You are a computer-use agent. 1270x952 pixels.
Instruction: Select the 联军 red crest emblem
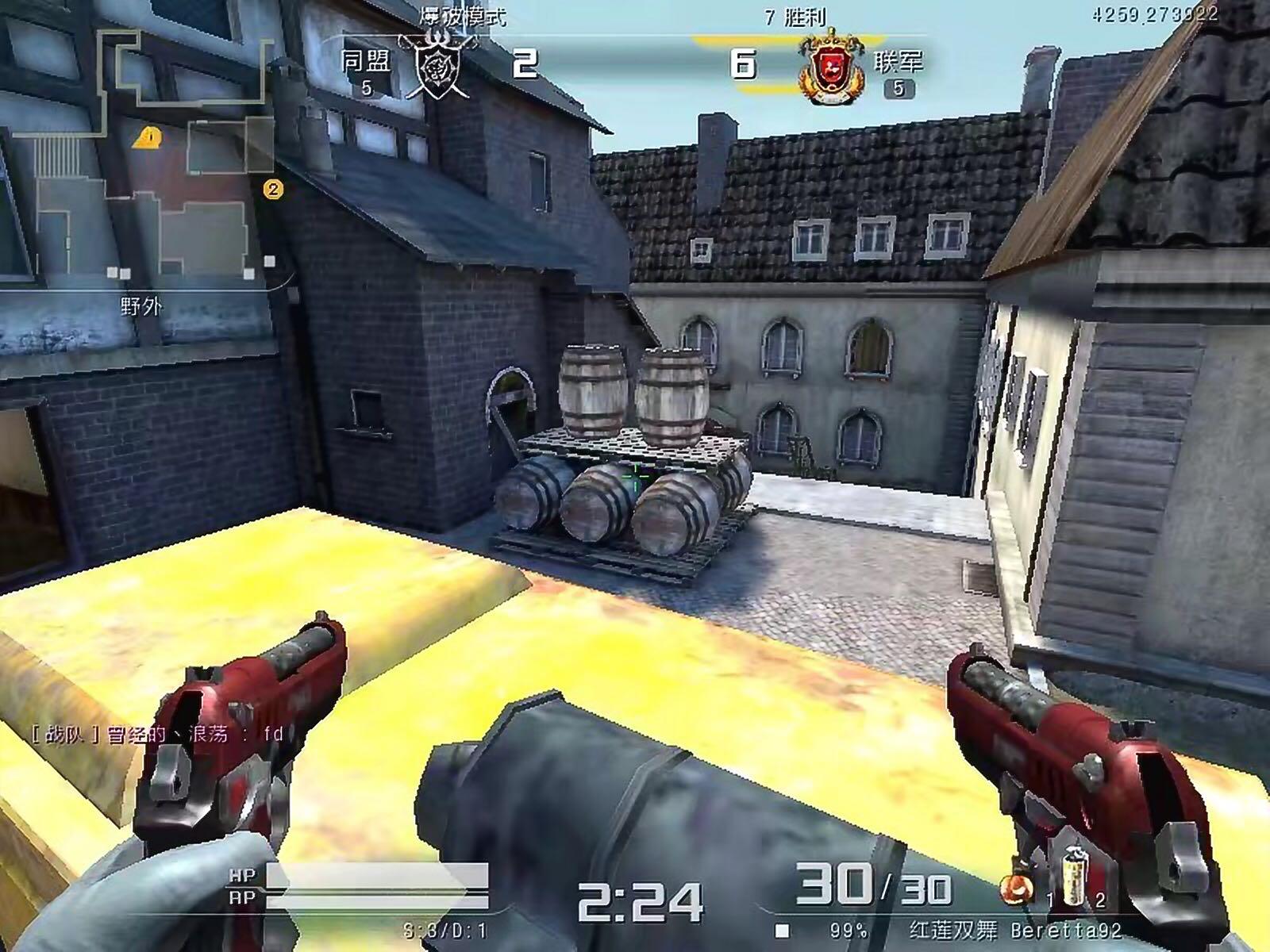click(x=831, y=71)
